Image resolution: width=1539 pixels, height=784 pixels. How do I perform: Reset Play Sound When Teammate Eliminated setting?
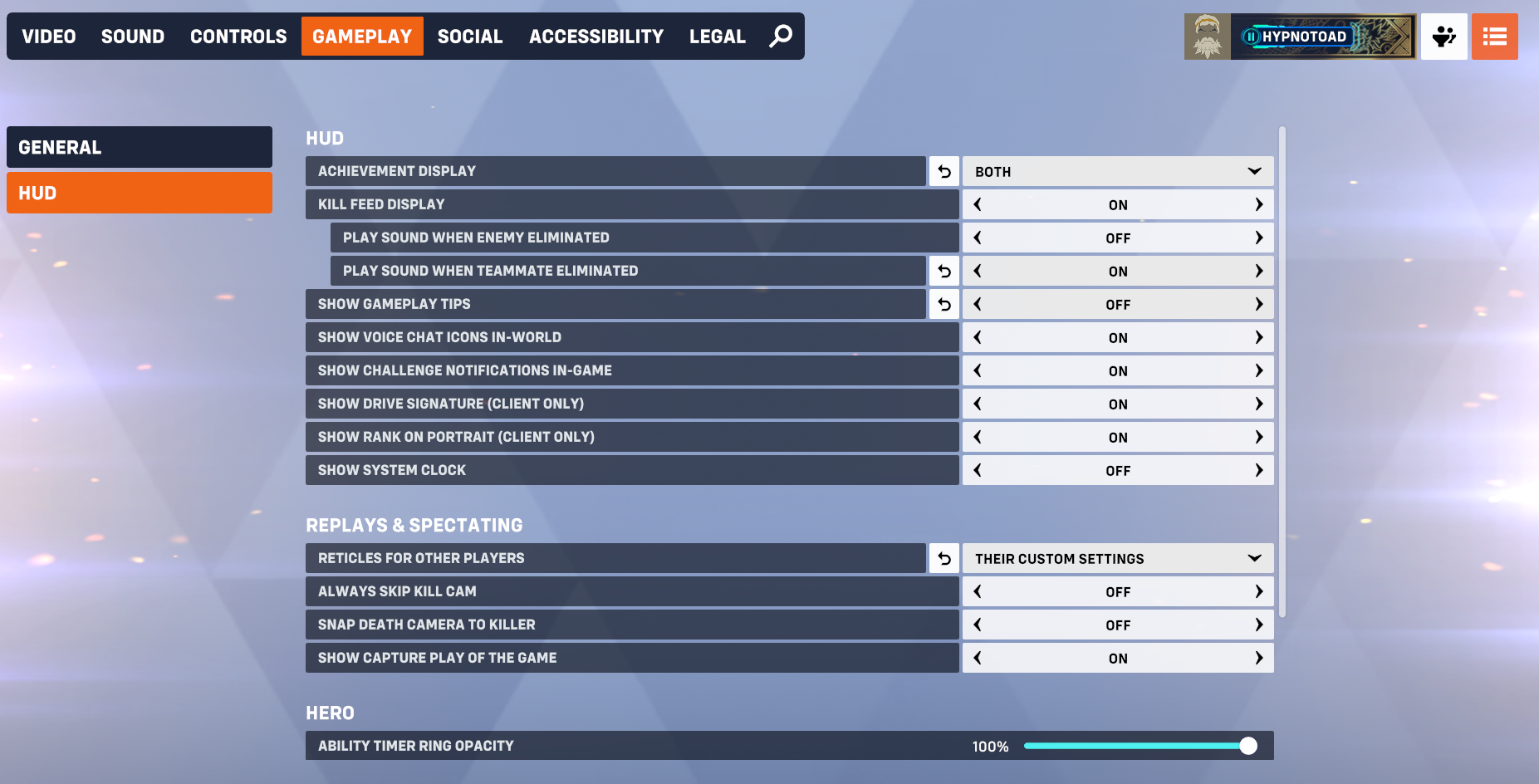943,271
